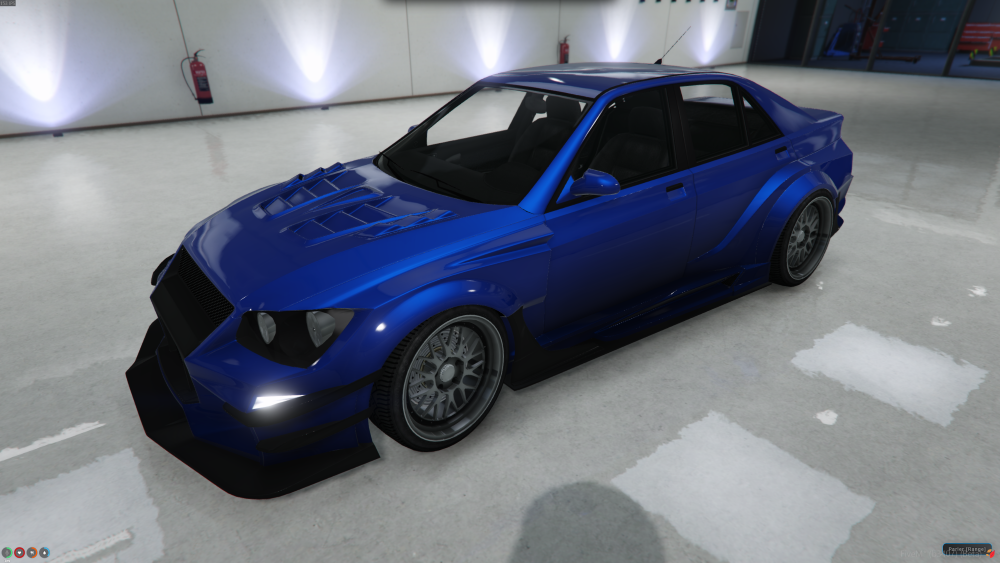Click the orange hunger status icon

tap(31, 551)
